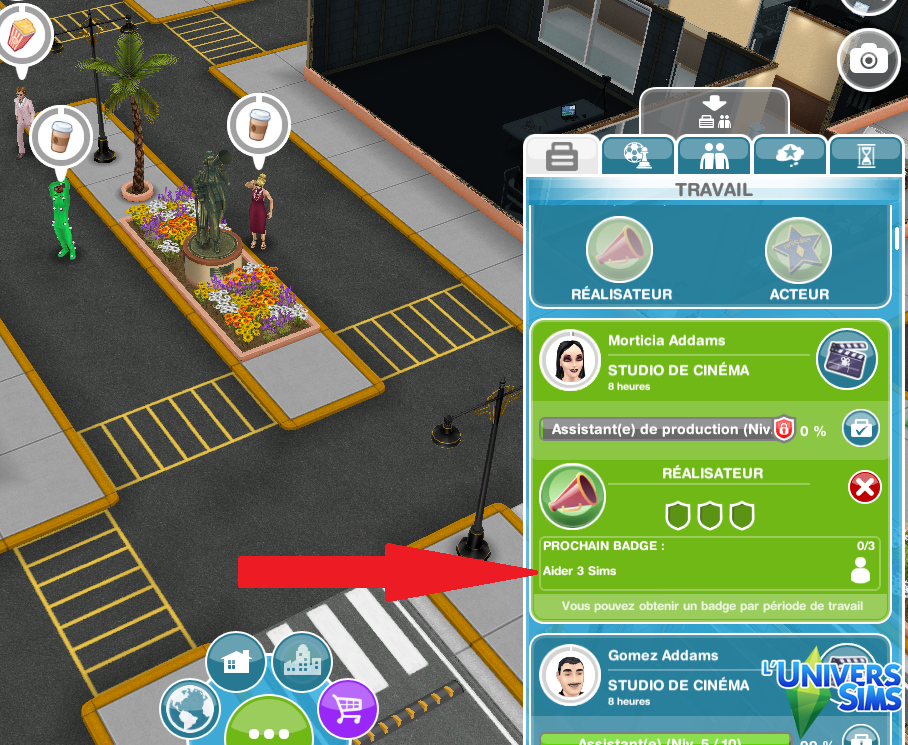The width and height of the screenshot is (908, 745).
Task: Open the globe world button
Action: pos(191,708)
